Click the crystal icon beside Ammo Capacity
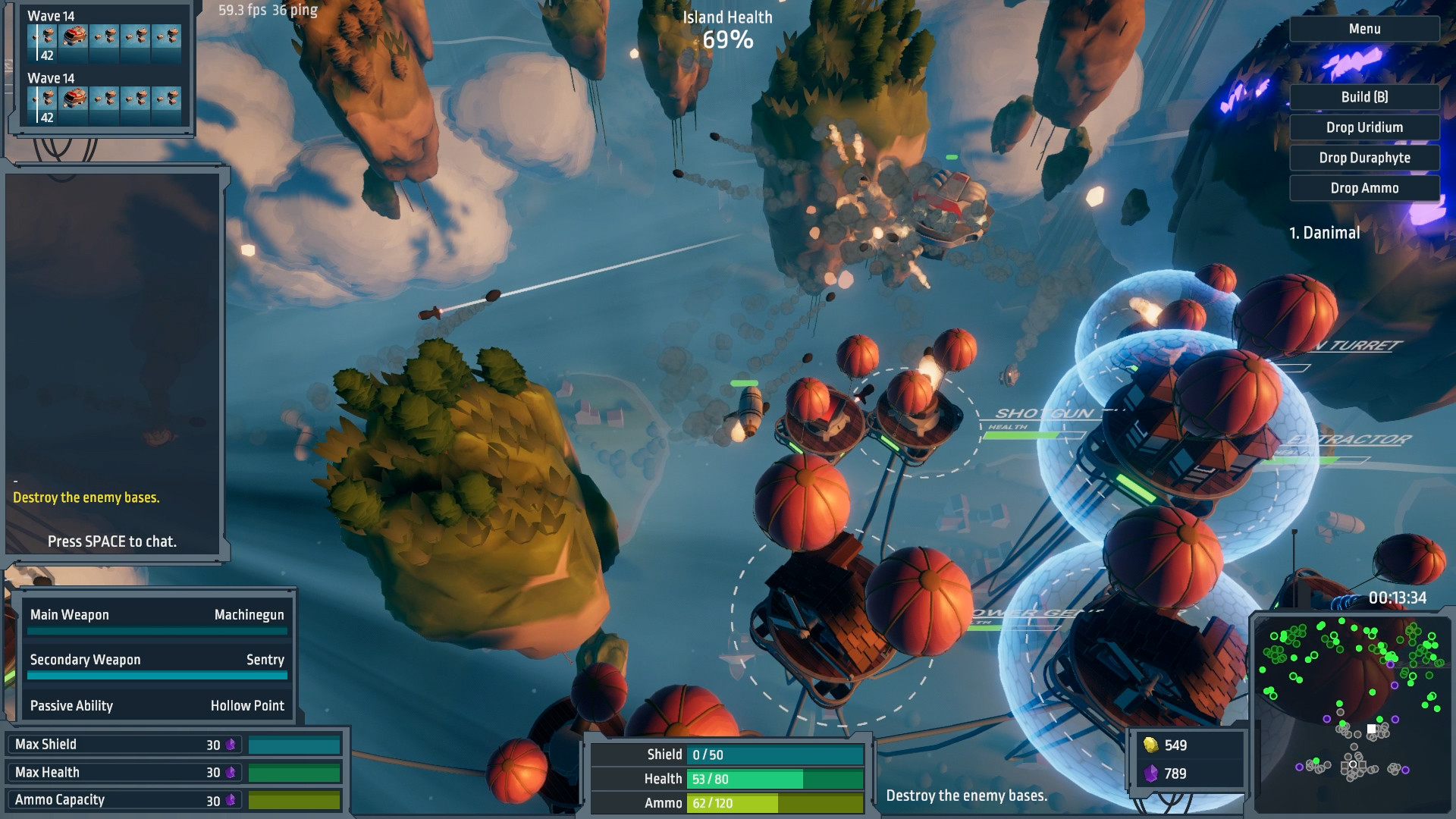This screenshot has width=1456, height=819. (232, 799)
